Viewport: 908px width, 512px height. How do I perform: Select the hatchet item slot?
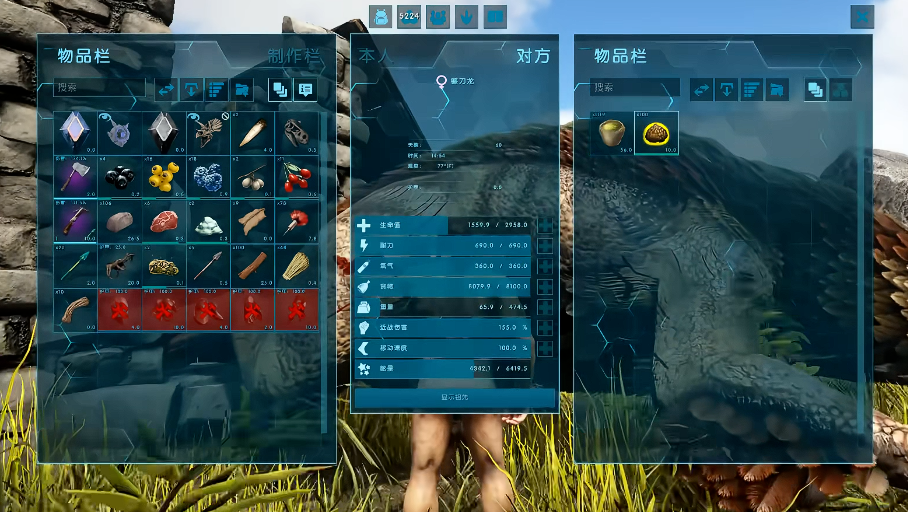pos(76,176)
